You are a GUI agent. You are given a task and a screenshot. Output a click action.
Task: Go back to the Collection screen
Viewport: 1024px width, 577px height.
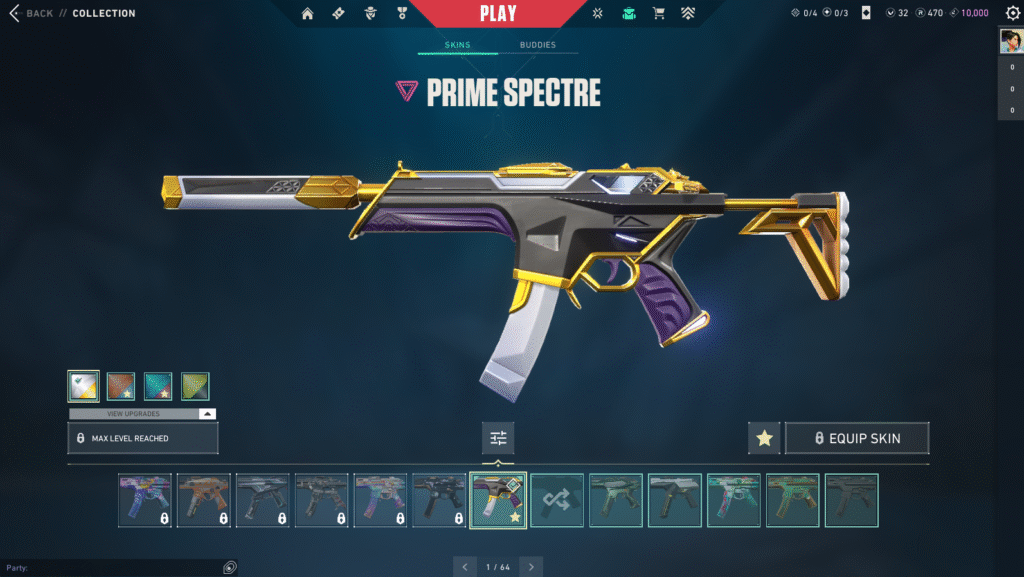click(32, 14)
